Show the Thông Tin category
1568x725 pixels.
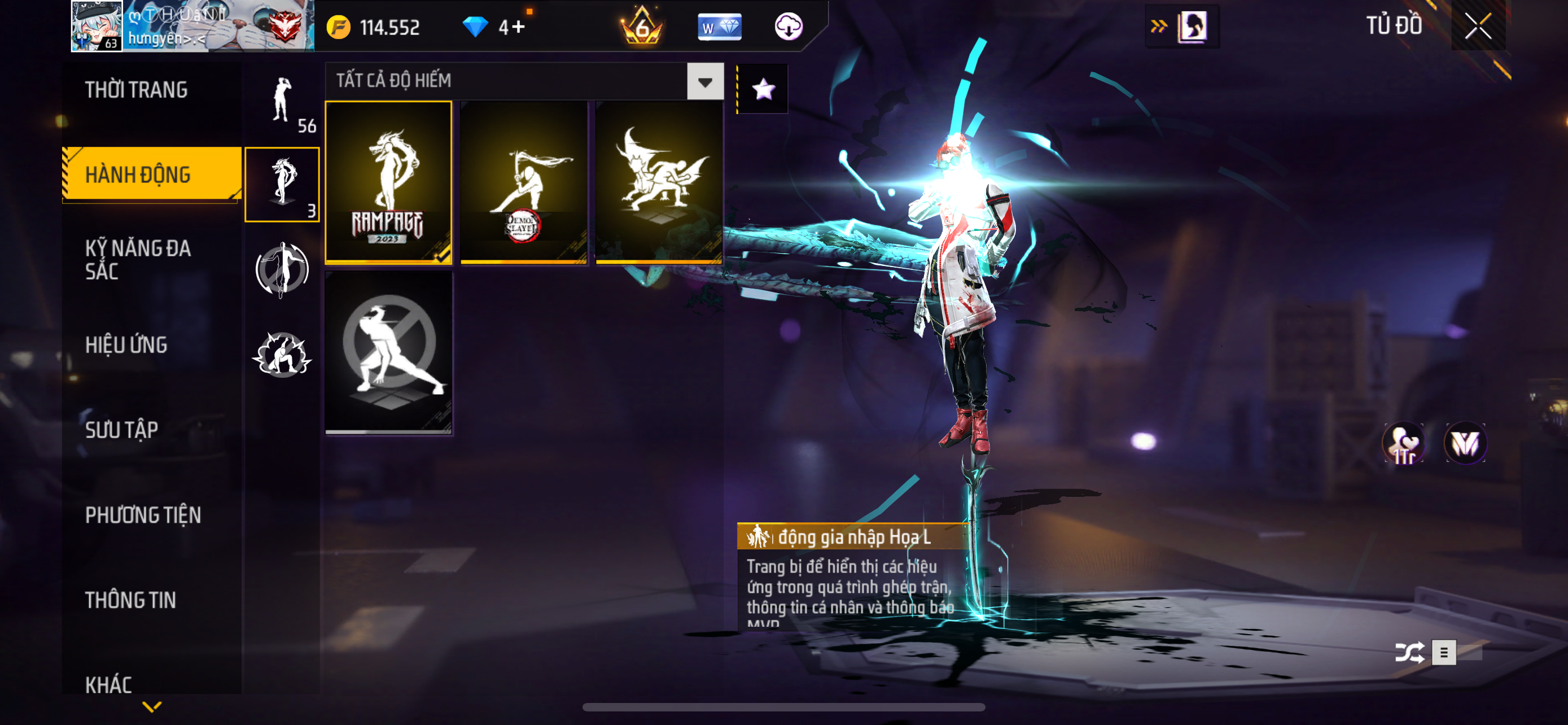click(131, 601)
